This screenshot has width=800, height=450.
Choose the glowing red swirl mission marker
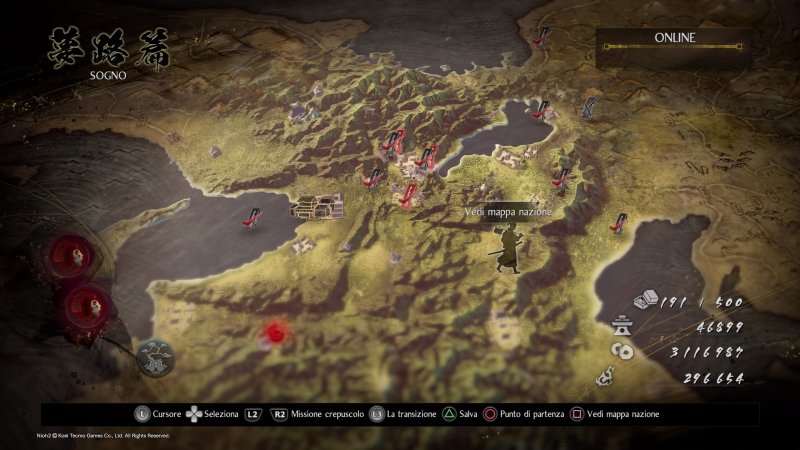(273, 332)
